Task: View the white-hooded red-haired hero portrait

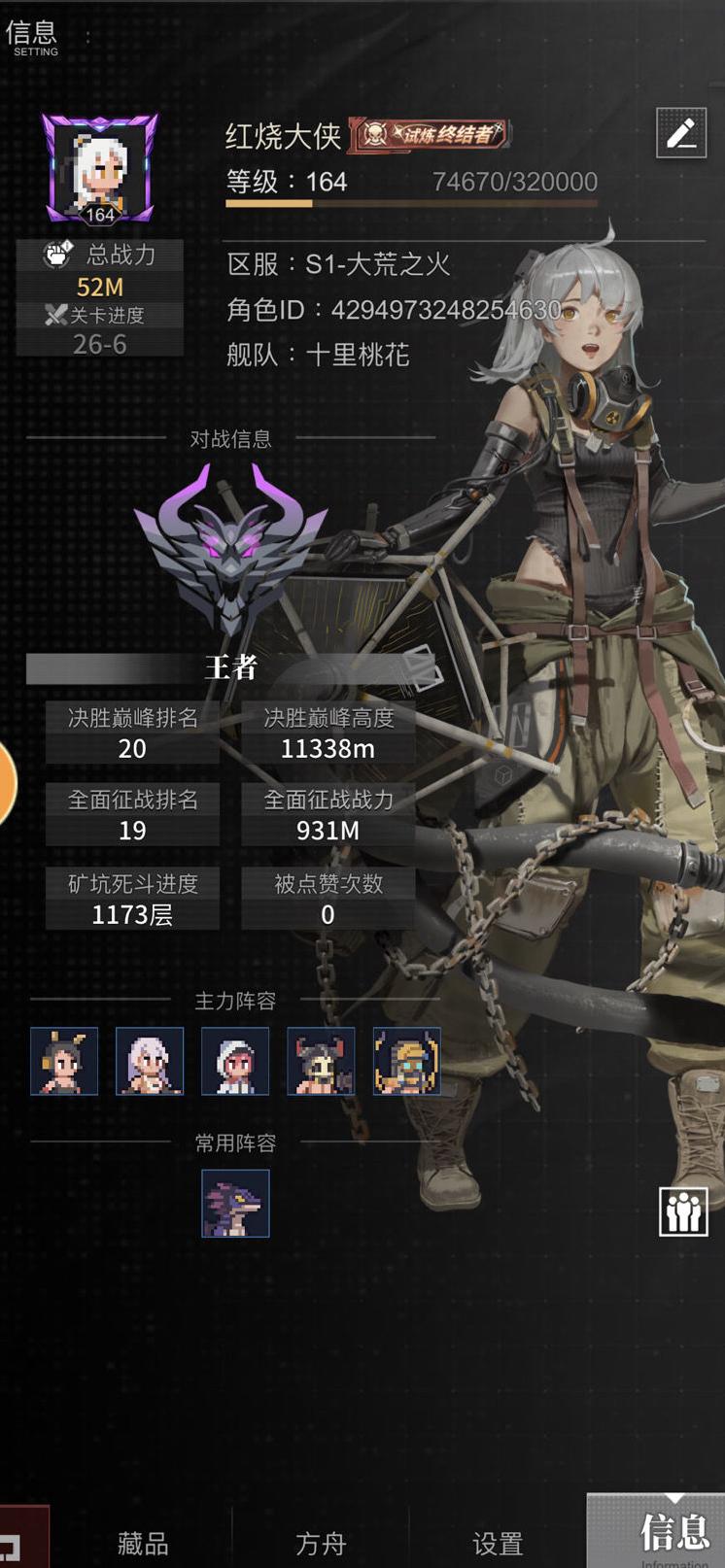Action: [x=235, y=1061]
